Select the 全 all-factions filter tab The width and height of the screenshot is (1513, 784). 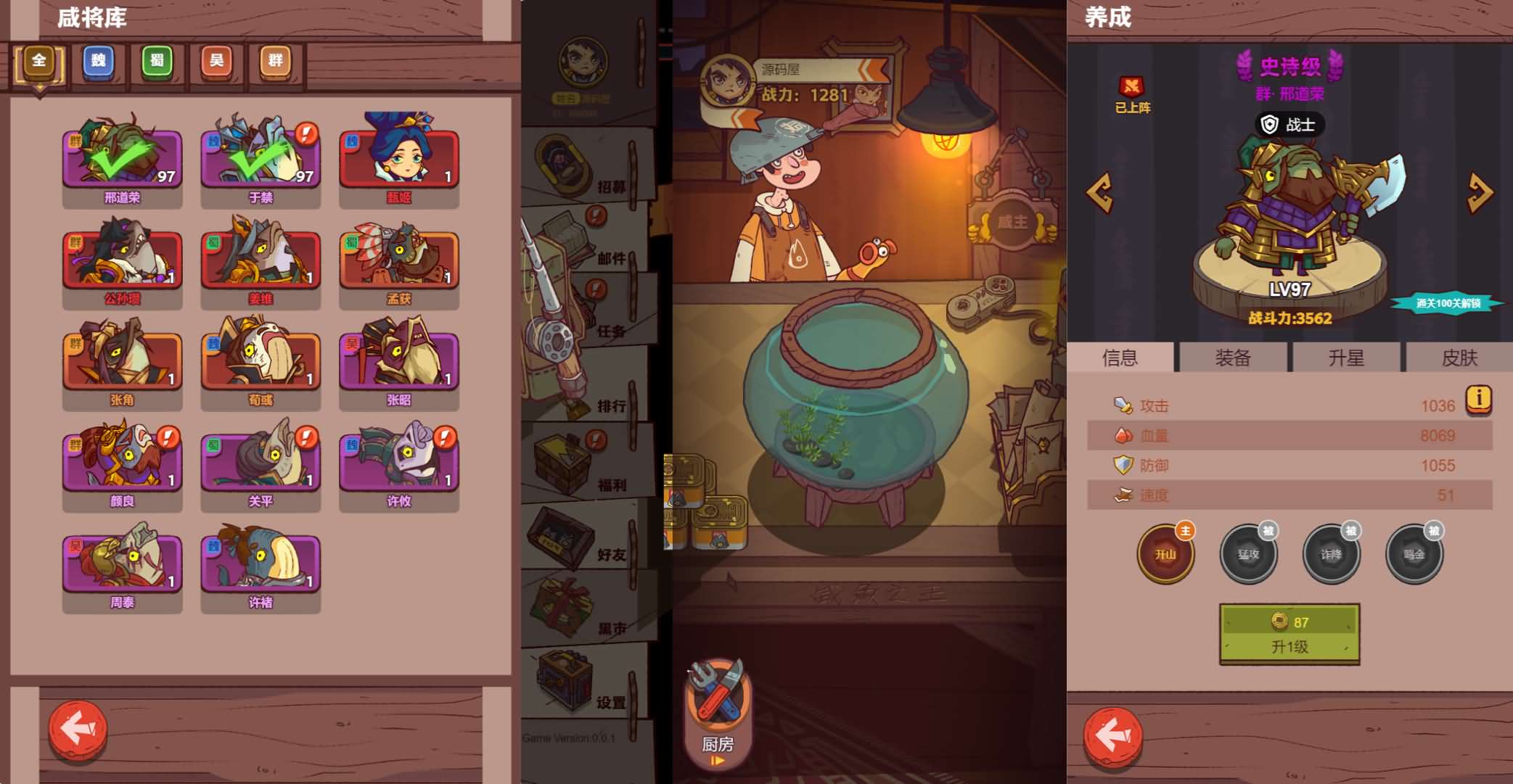click(x=39, y=64)
